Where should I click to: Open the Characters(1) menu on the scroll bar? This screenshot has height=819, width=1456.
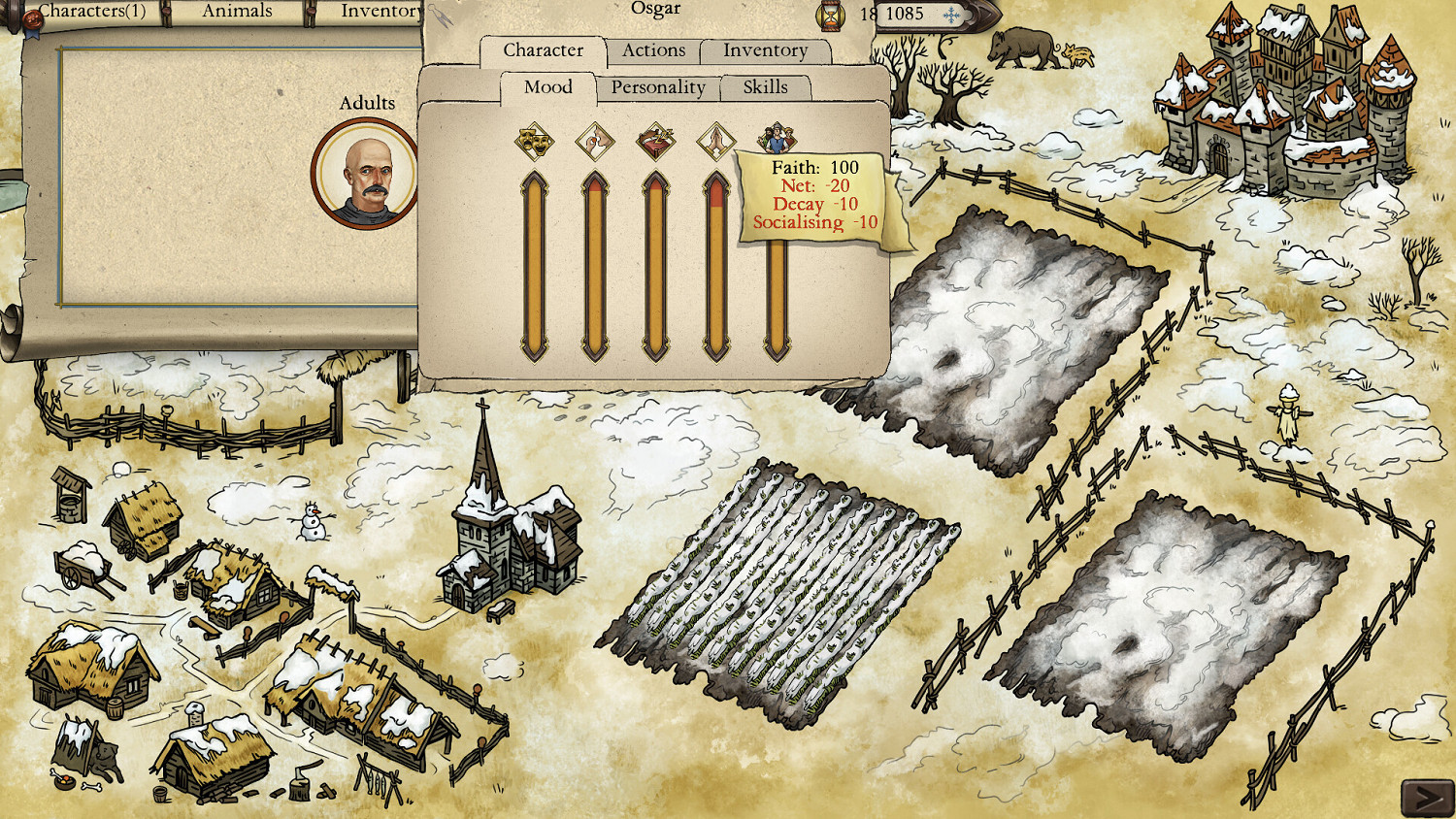point(93,12)
